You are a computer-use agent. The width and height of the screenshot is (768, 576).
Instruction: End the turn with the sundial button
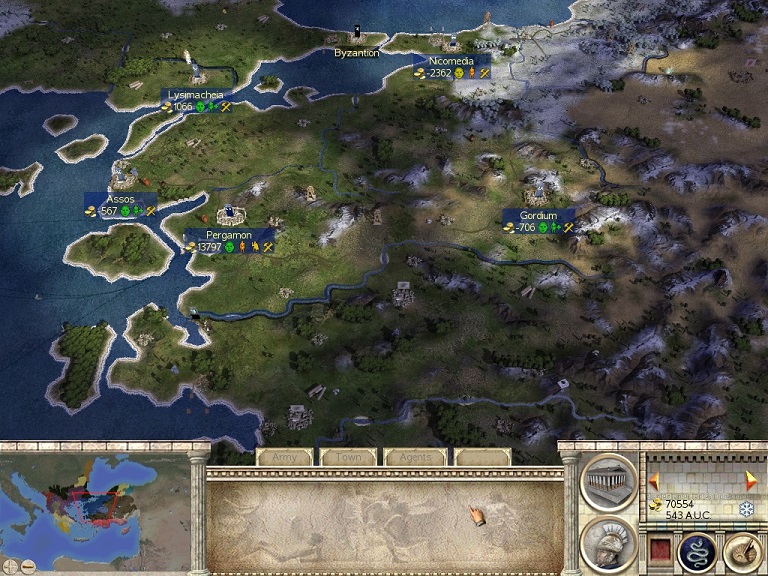click(741, 550)
